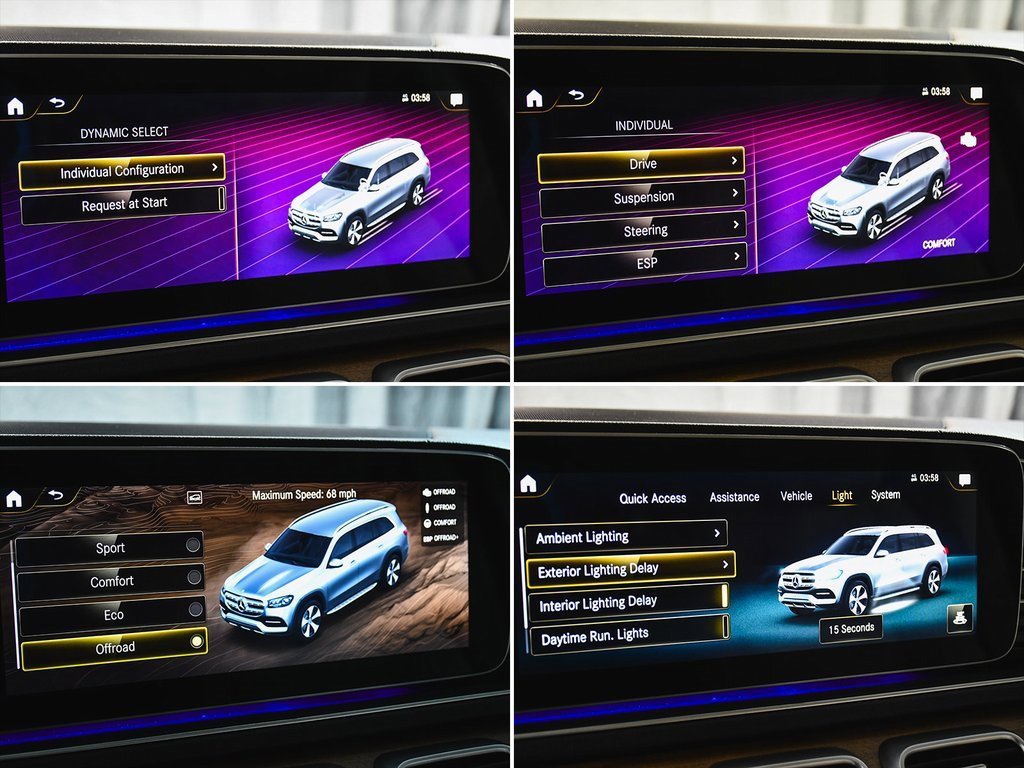Toggle the Request at Start option
The width and height of the screenshot is (1024, 768).
click(124, 204)
